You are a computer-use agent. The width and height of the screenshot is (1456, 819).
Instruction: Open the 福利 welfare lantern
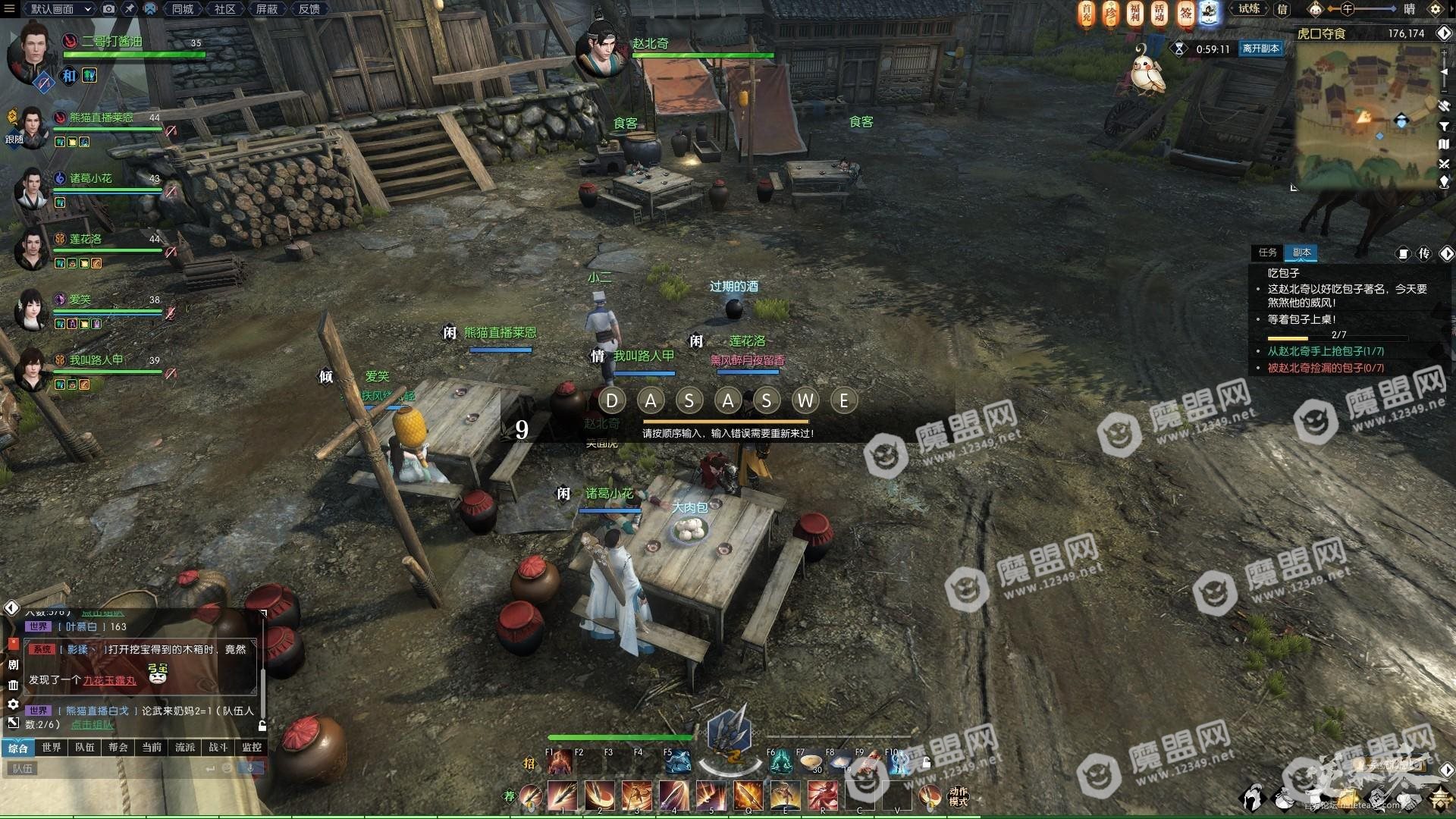[x=1134, y=13]
